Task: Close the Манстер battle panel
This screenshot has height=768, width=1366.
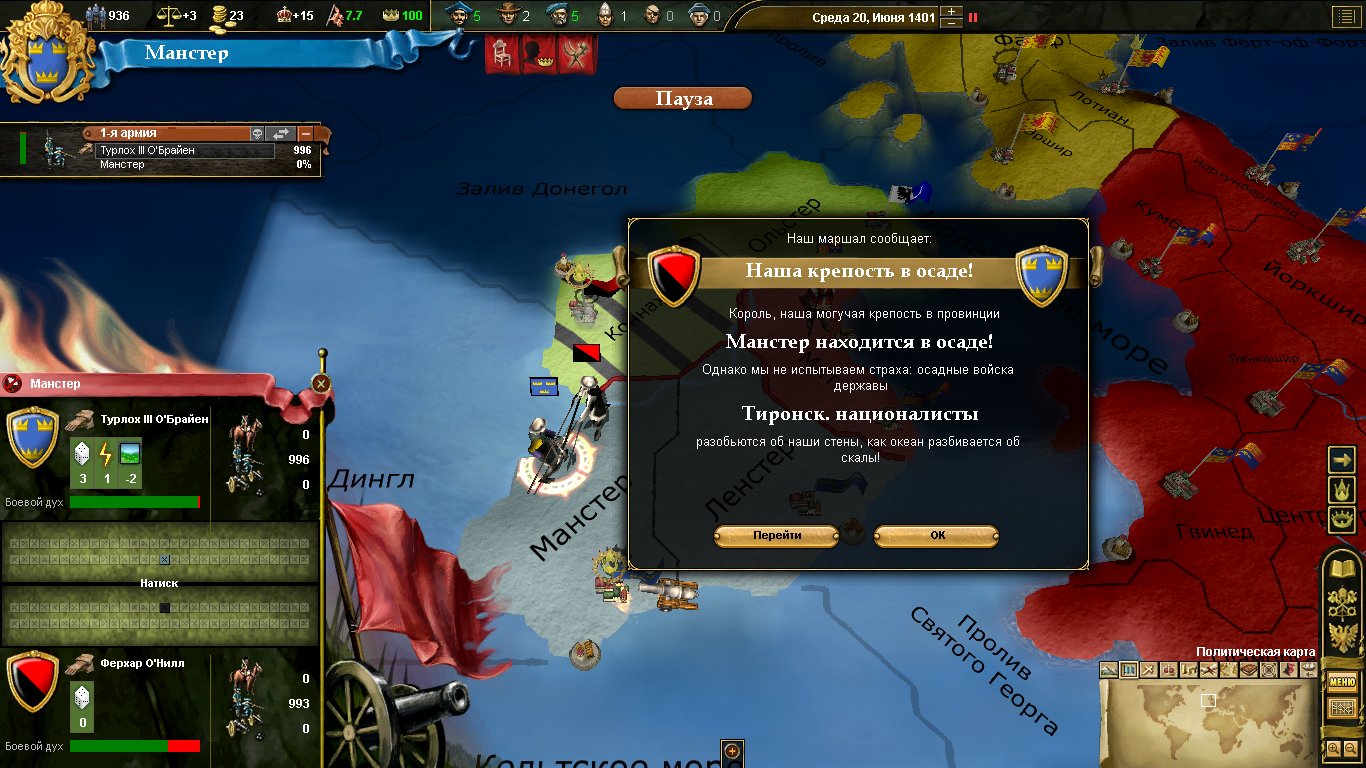Action: (321, 383)
